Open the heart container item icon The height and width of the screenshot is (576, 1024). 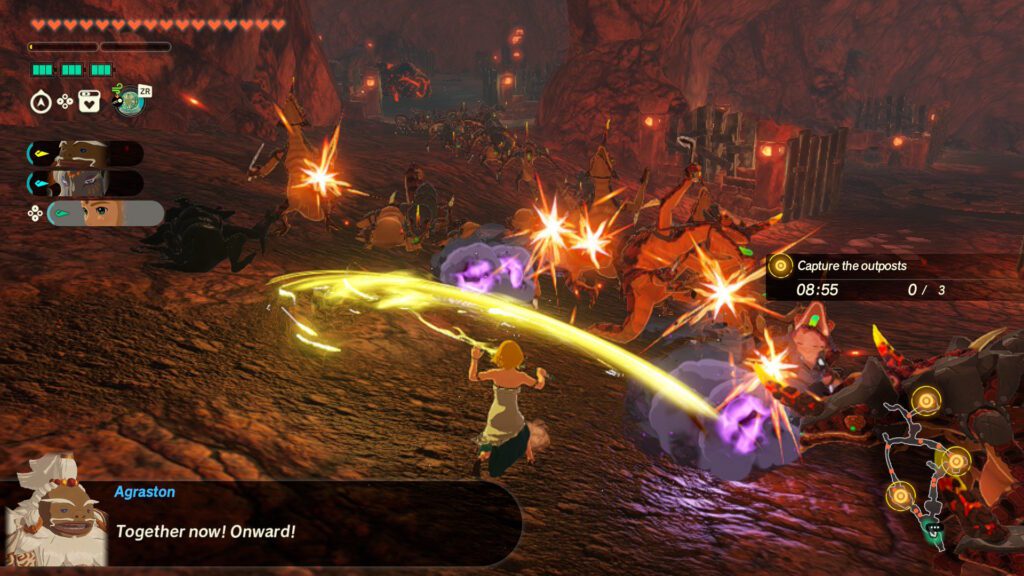(89, 101)
